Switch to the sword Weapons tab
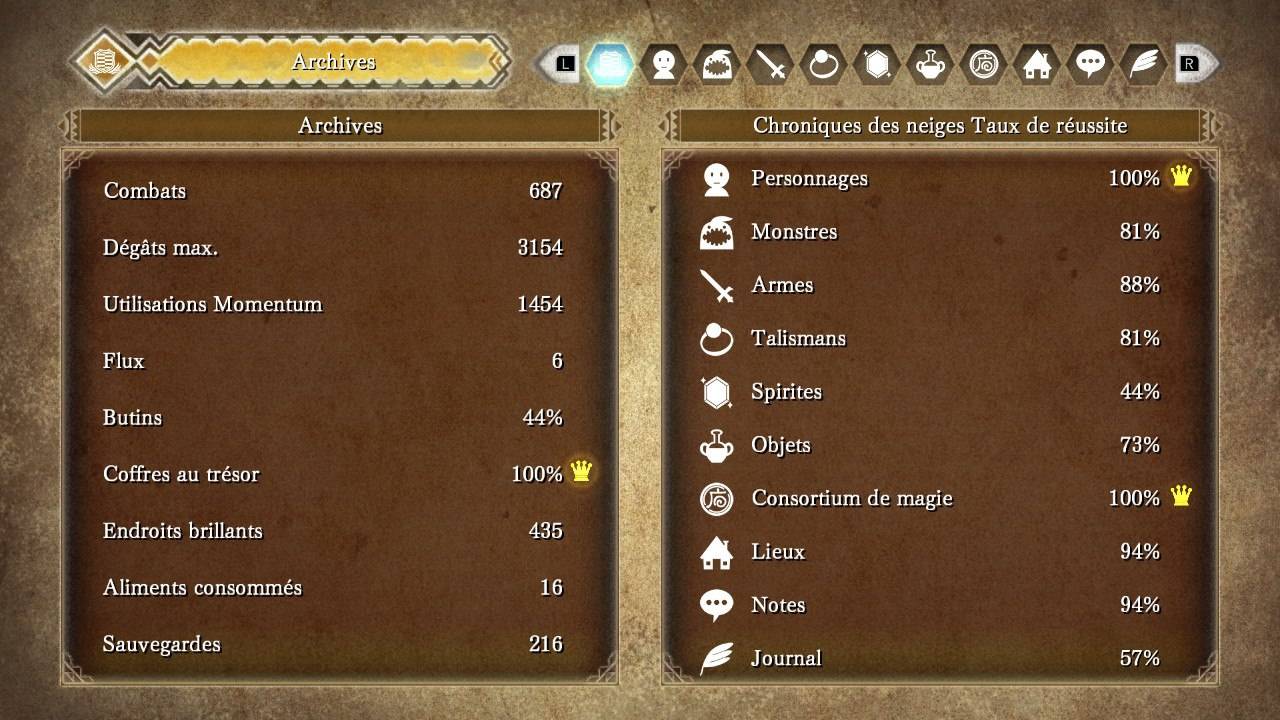This screenshot has width=1280, height=720. pos(771,64)
